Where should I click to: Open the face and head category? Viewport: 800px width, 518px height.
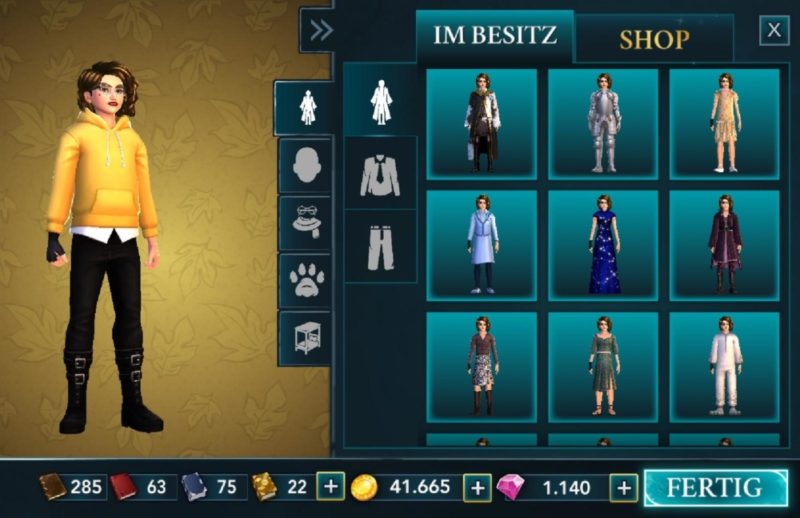[304, 165]
